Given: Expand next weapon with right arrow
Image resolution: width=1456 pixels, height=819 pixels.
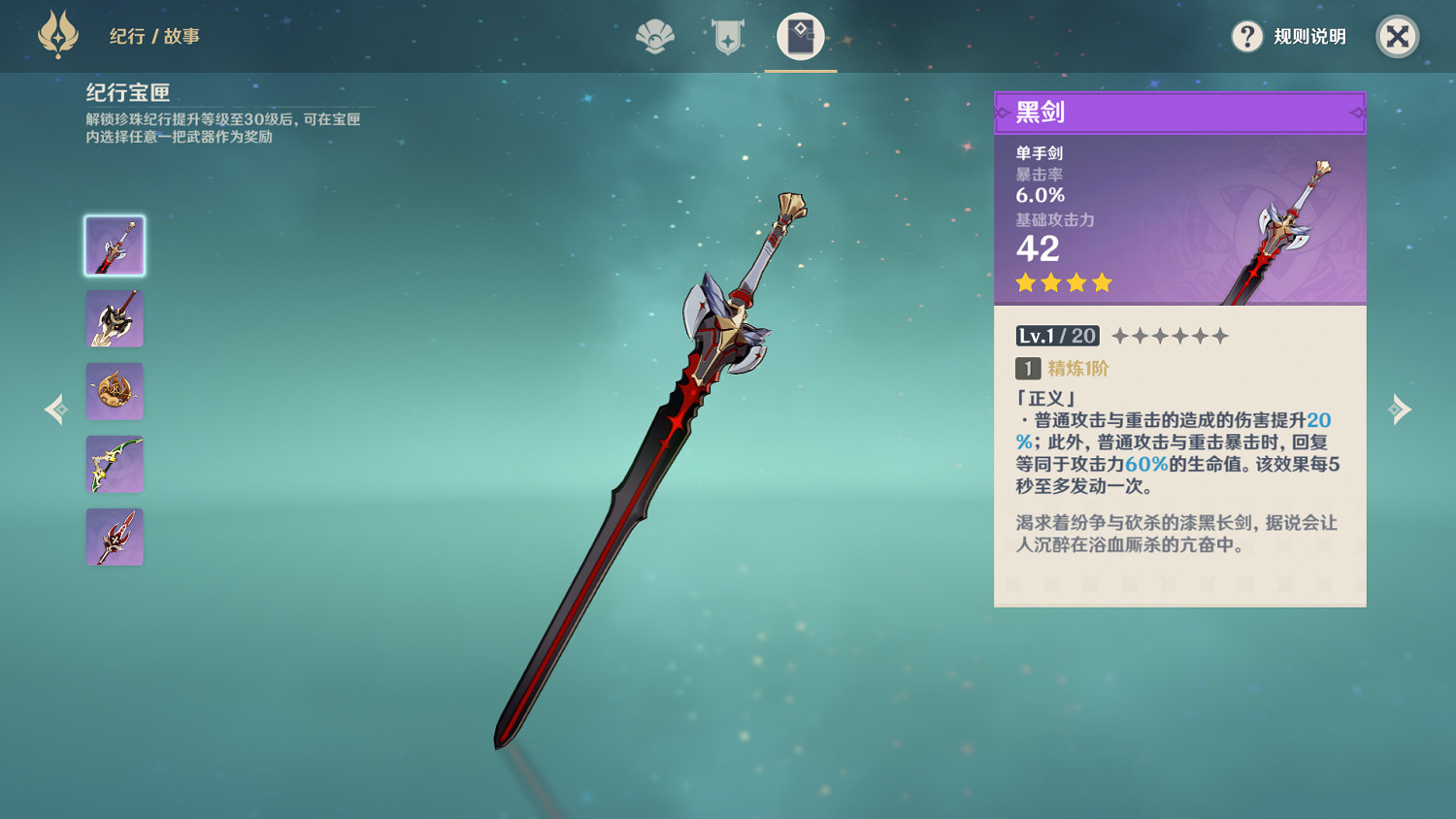Looking at the screenshot, I should (1400, 409).
